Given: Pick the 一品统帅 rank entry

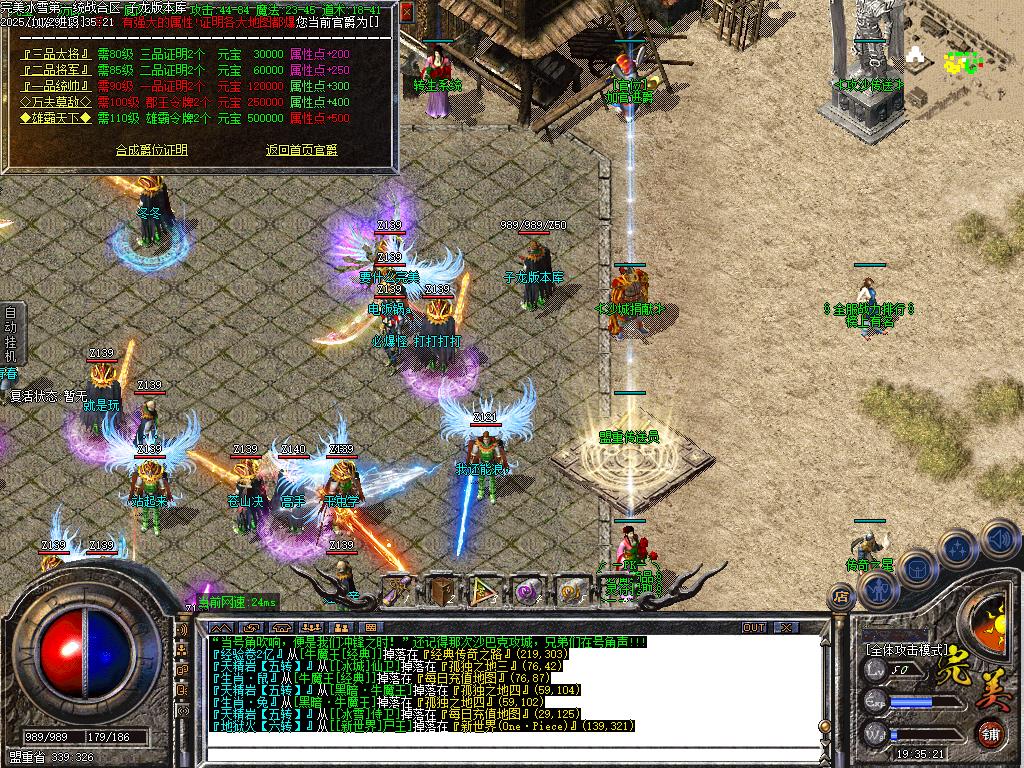Looking at the screenshot, I should tap(57, 86).
